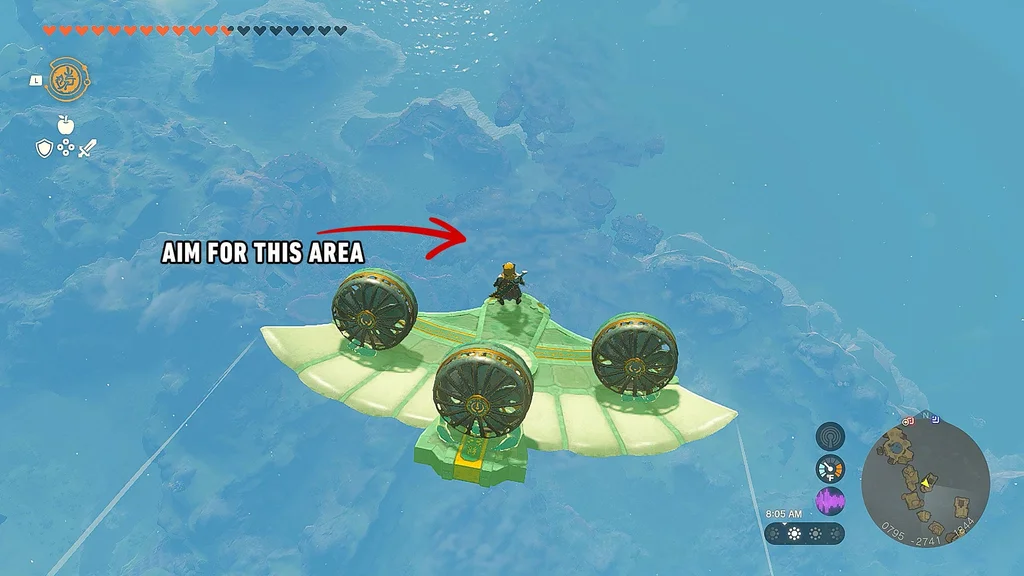Screen dimensions: 1024x576
Task: Activate the orange ability wheel icon
Action: click(65, 78)
